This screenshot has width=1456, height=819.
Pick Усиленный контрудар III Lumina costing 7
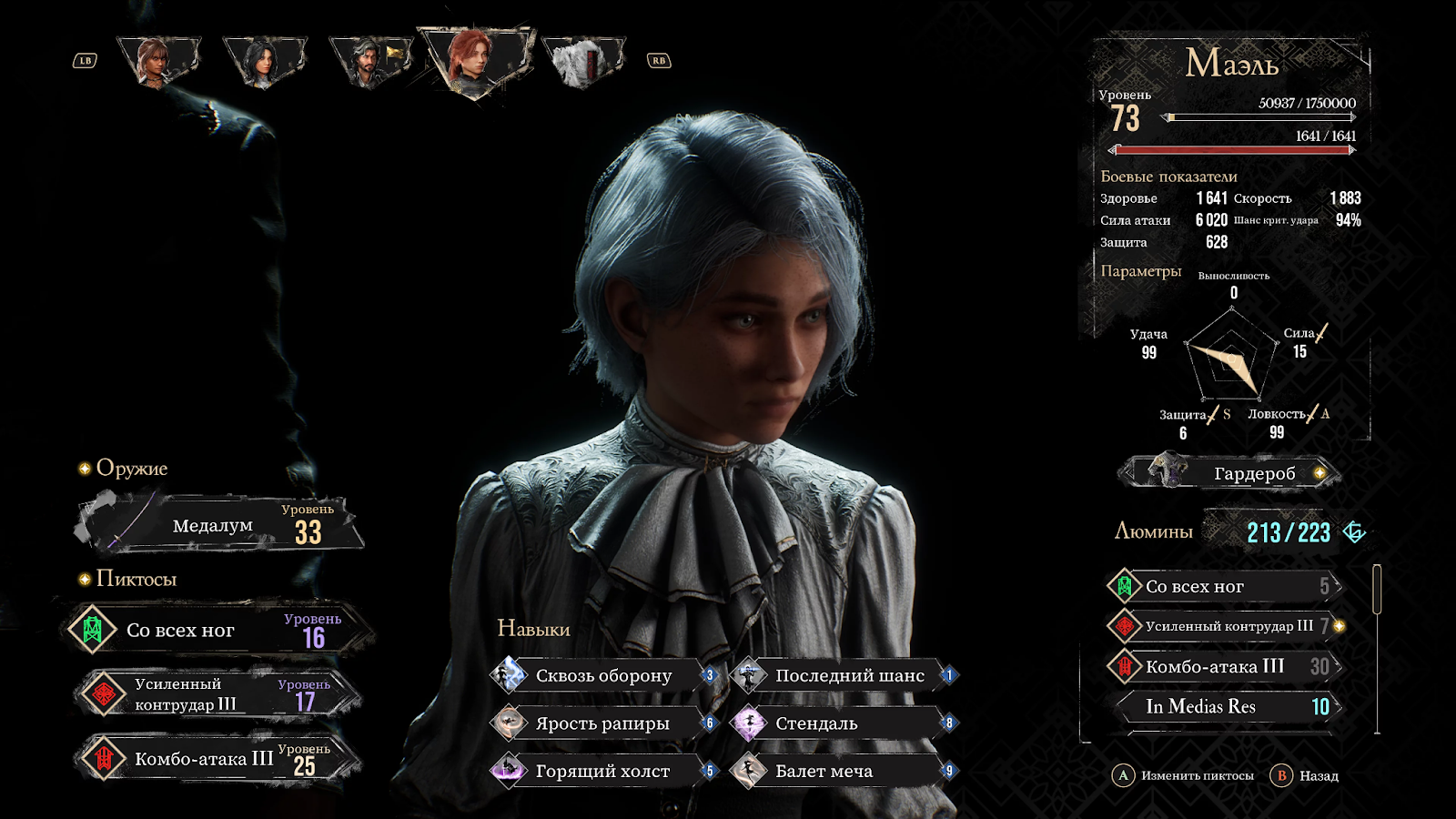(1225, 626)
